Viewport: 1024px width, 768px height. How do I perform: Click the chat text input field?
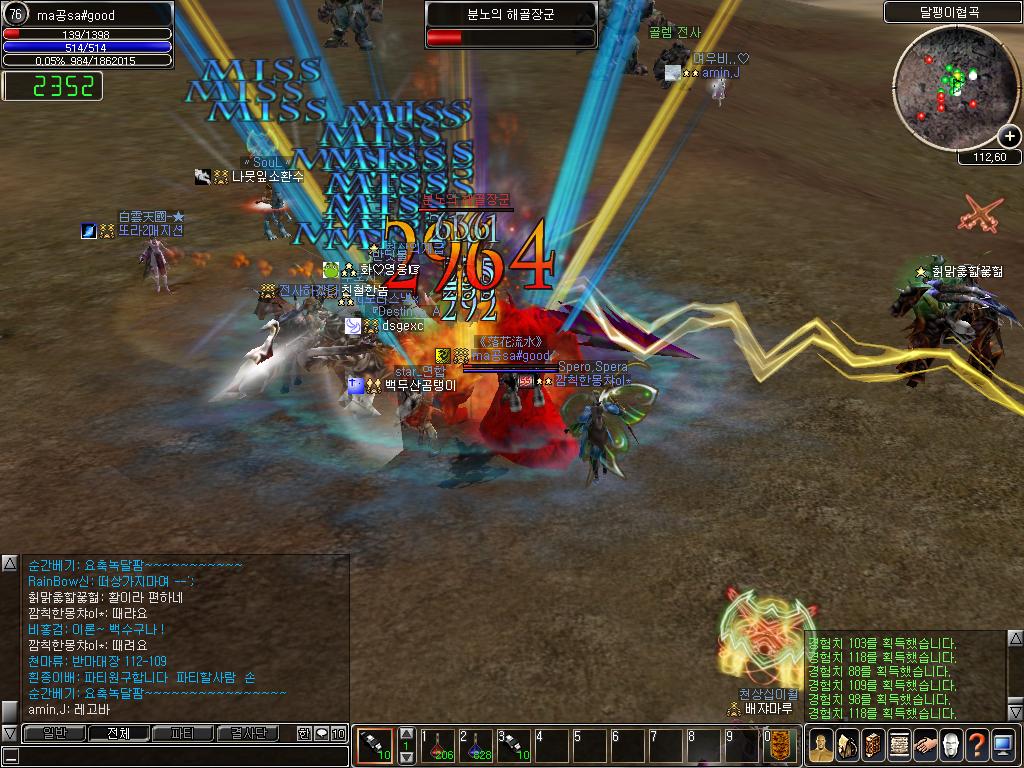click(175, 756)
